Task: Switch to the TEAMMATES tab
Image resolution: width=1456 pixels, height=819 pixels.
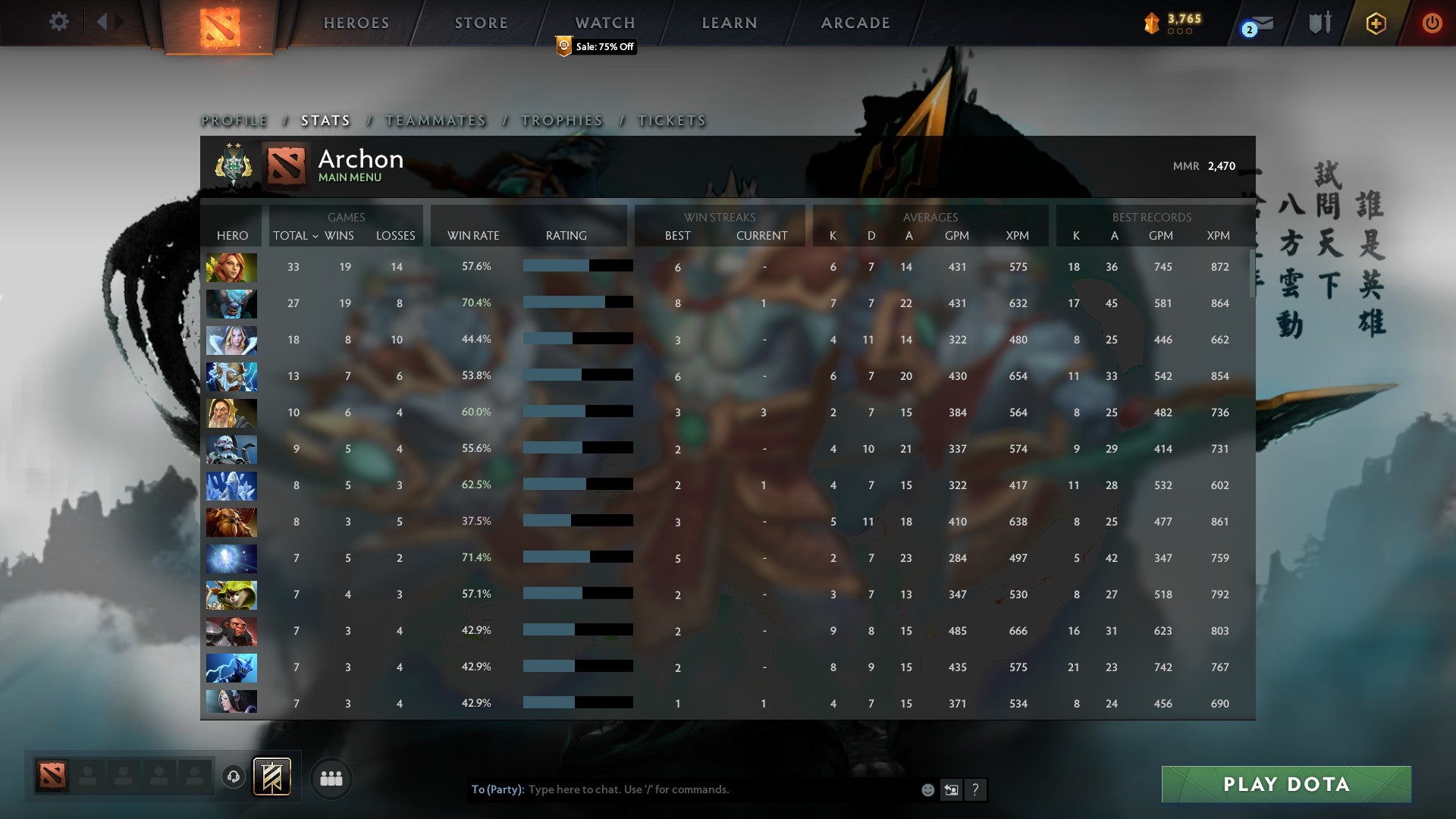Action: click(436, 121)
